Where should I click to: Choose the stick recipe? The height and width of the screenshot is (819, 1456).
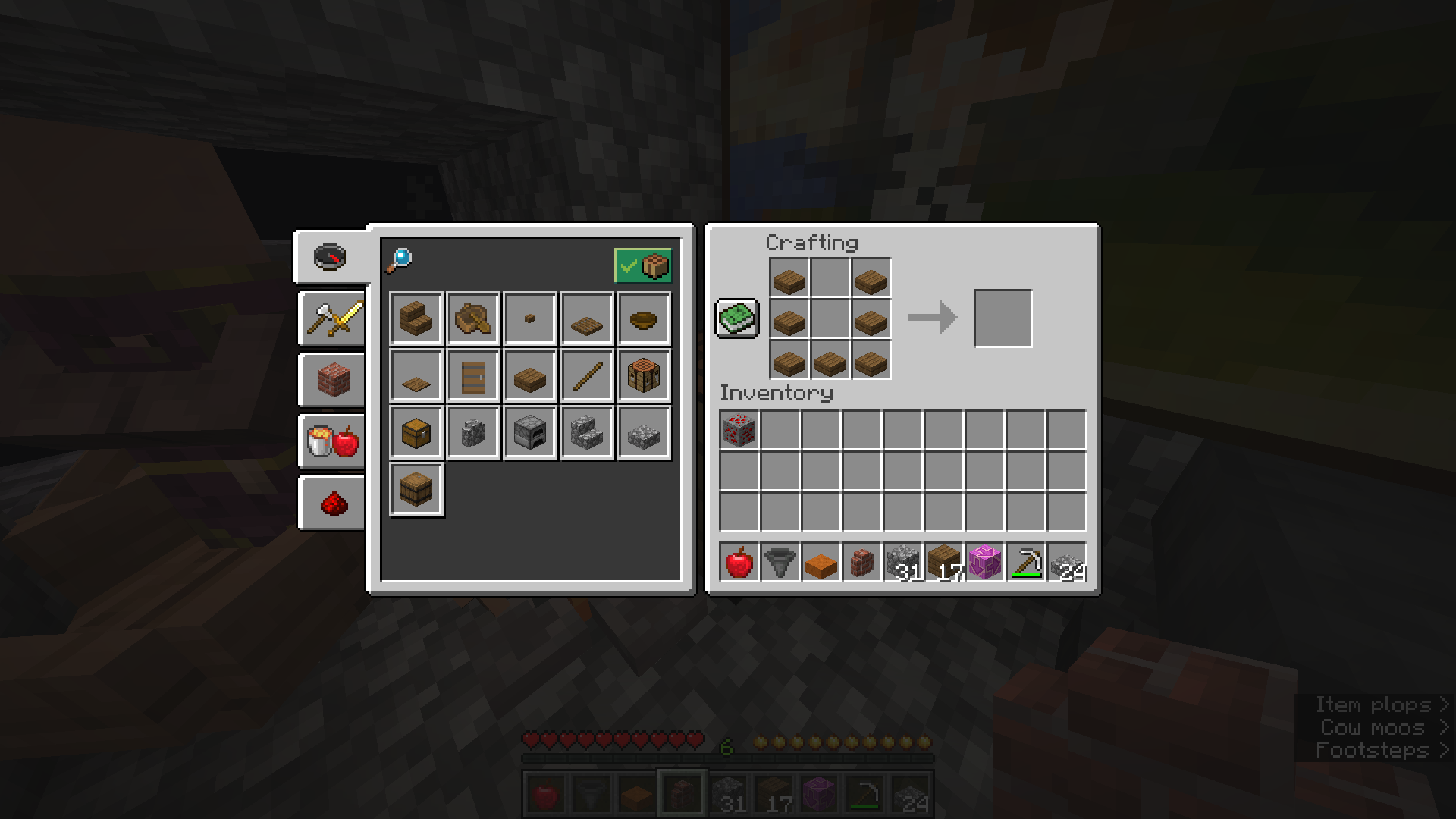pyautogui.click(x=587, y=376)
